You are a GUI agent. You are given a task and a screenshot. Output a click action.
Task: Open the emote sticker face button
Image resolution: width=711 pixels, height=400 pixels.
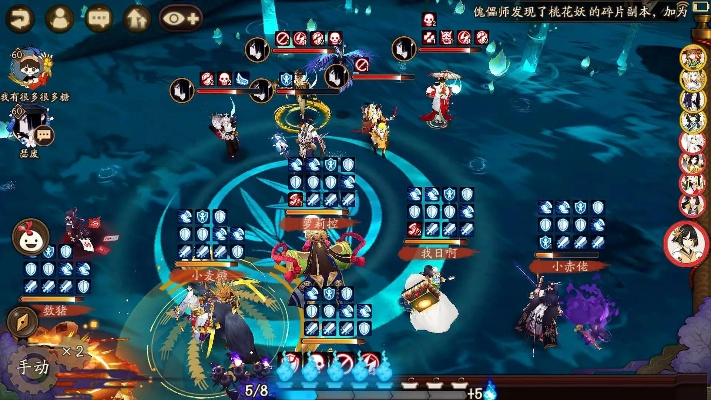click(x=30, y=238)
